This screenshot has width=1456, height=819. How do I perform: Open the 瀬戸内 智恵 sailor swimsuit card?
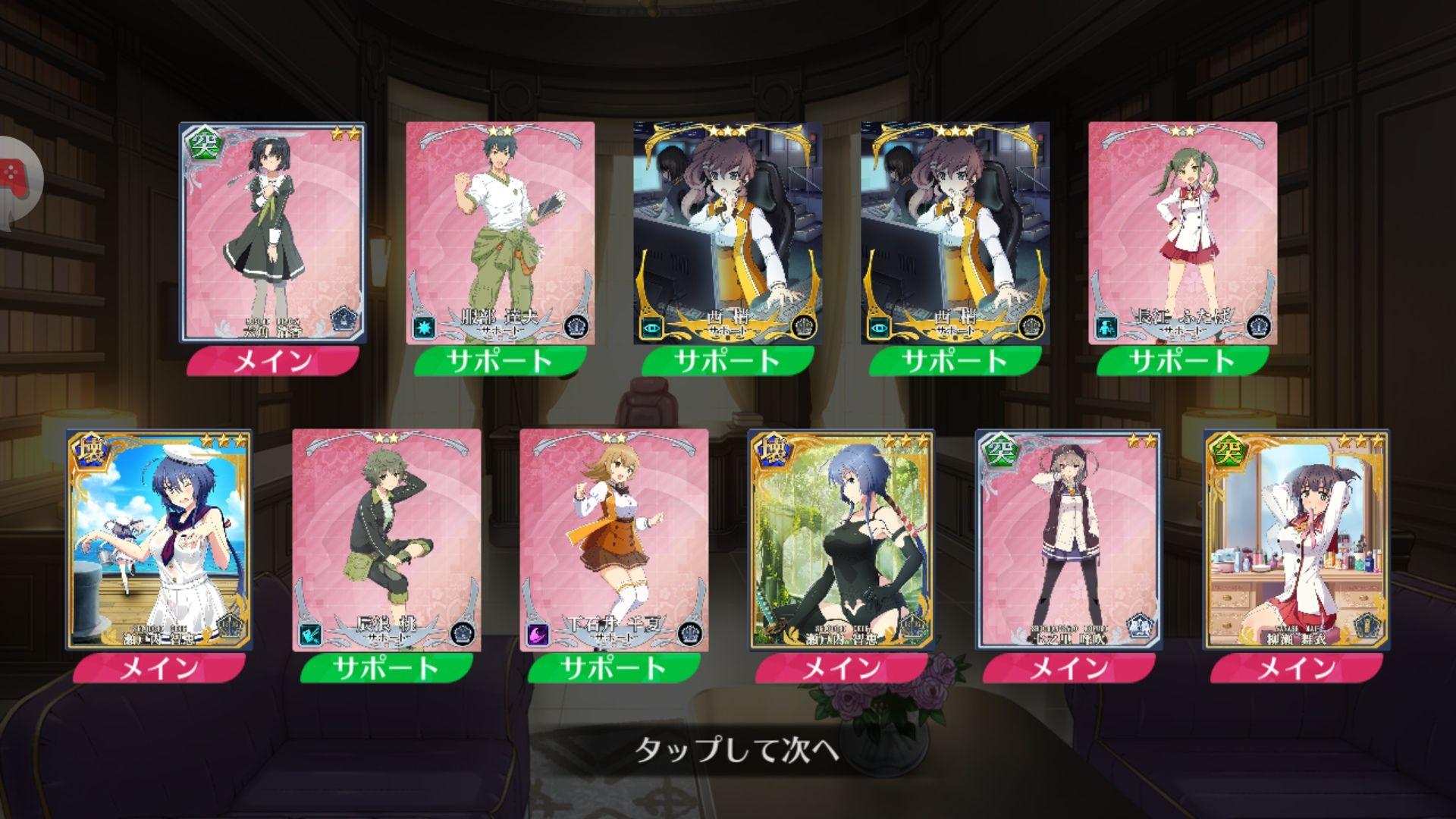pos(158,539)
